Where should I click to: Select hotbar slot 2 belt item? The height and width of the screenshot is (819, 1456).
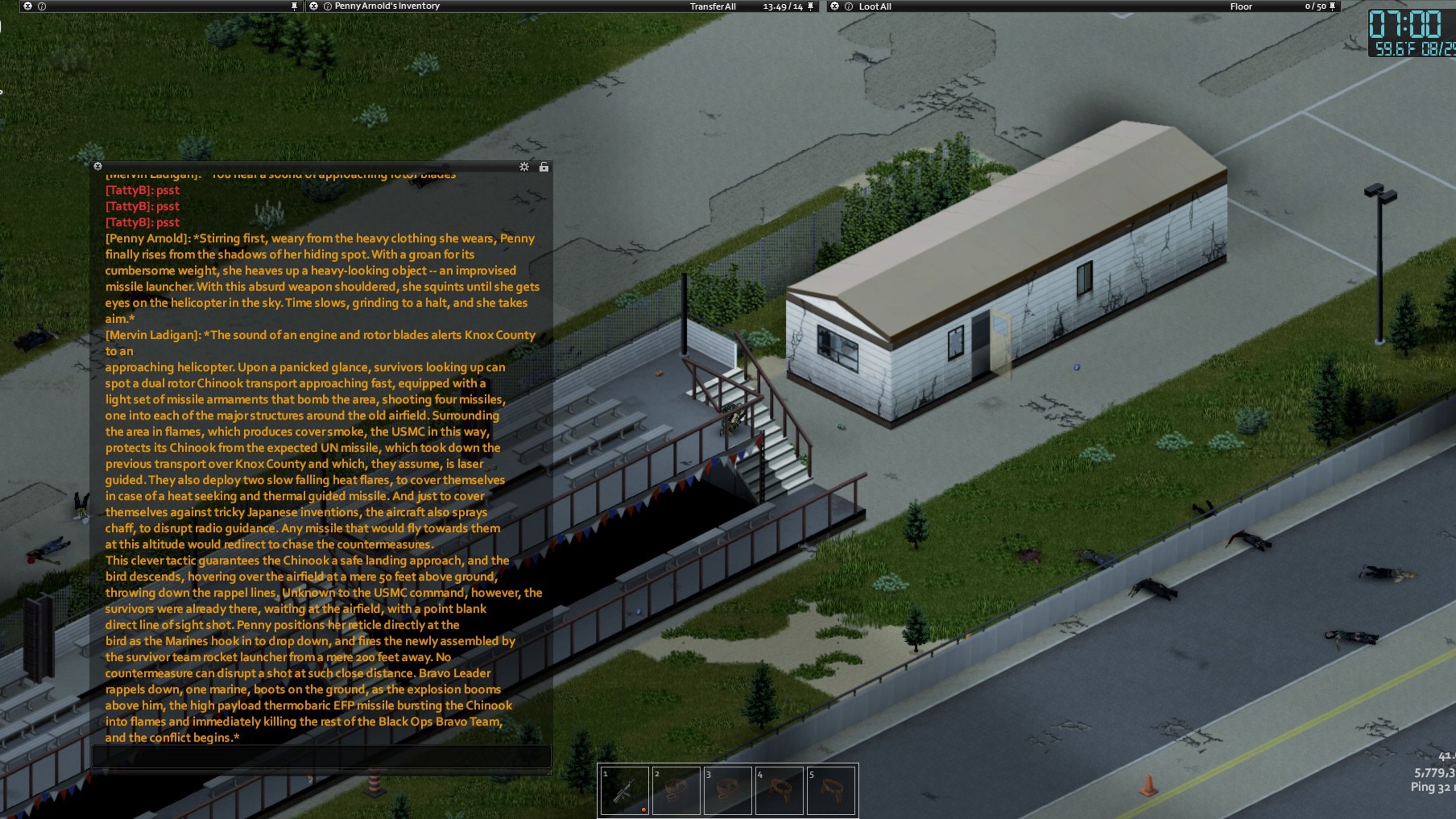tap(676, 790)
